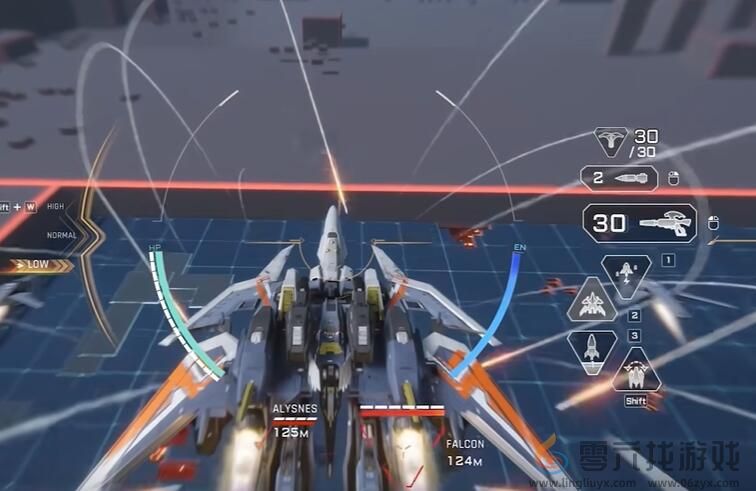Activate the Shift transform ability icon
The image size is (756, 491).
coord(636,371)
